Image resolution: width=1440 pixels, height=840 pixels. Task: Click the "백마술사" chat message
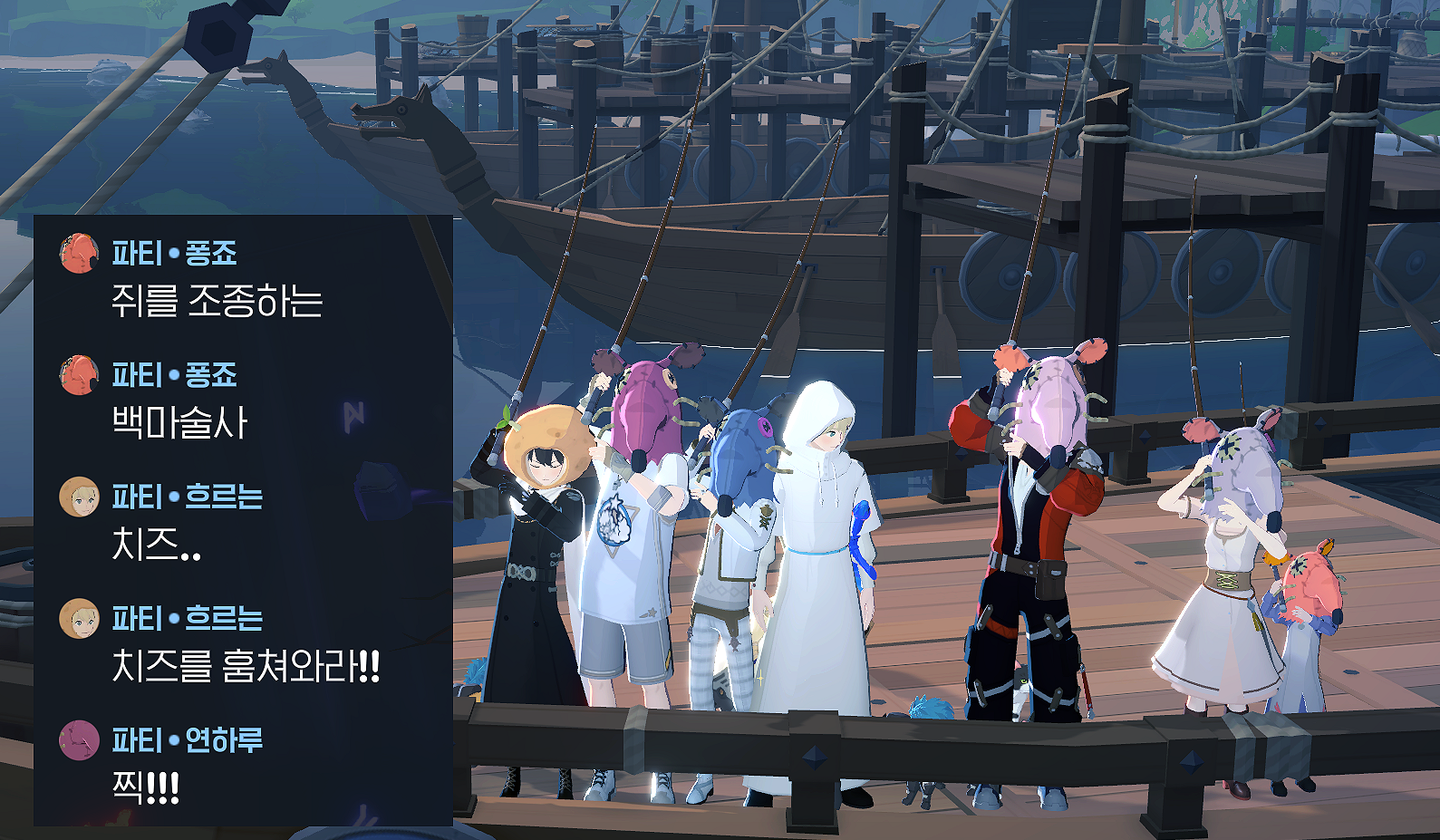[x=179, y=423]
